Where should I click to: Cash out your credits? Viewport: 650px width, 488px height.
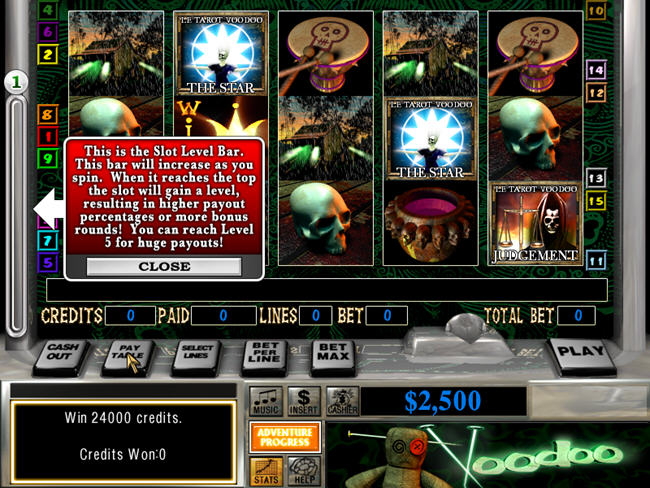pos(62,356)
